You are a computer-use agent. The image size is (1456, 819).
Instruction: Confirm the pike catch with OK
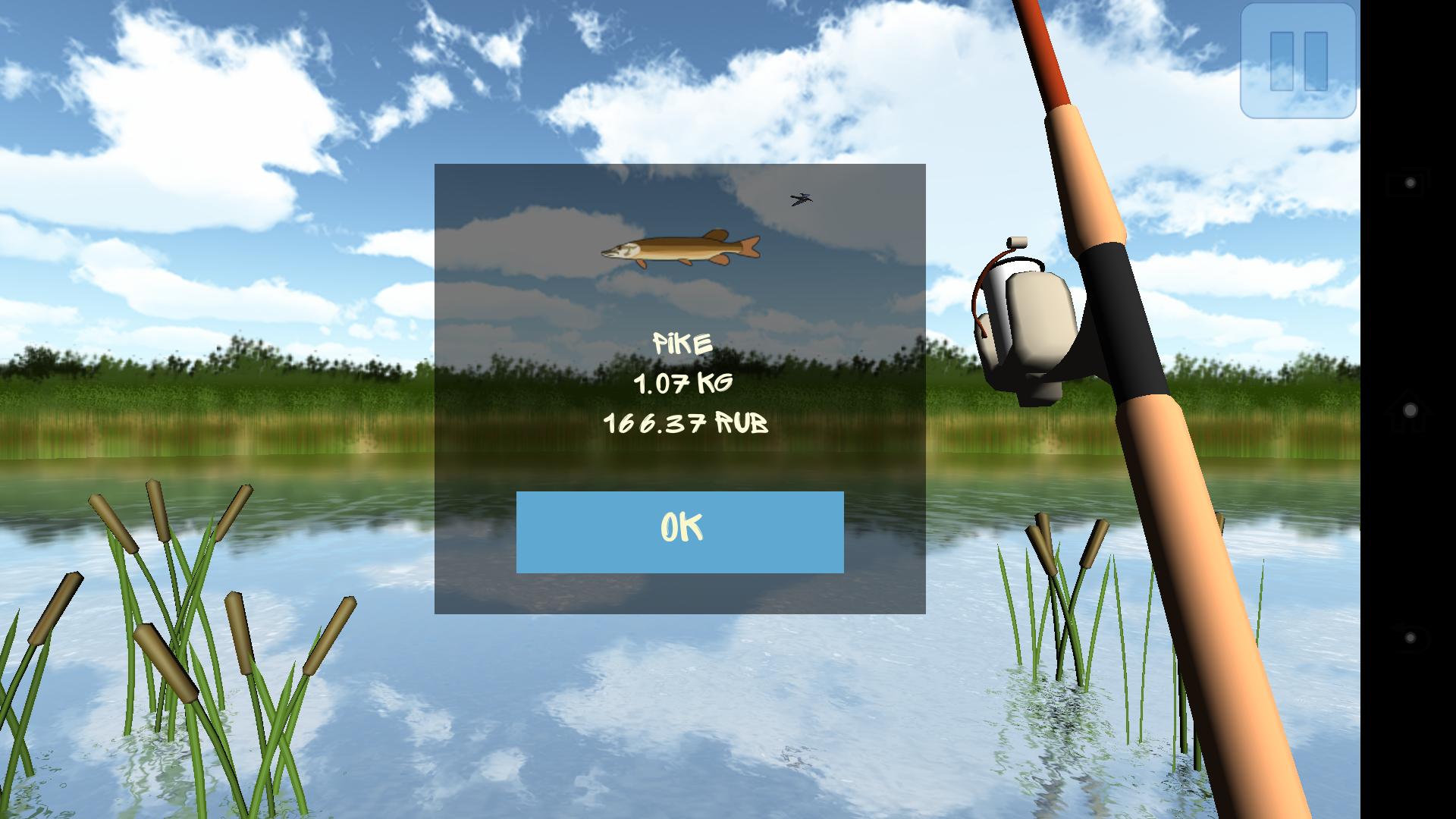pos(679,532)
